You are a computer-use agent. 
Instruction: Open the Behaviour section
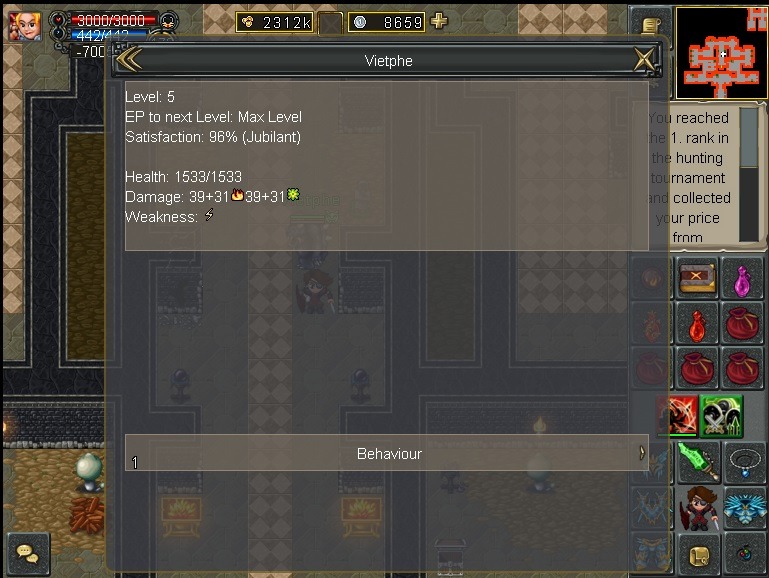pyautogui.click(x=388, y=453)
